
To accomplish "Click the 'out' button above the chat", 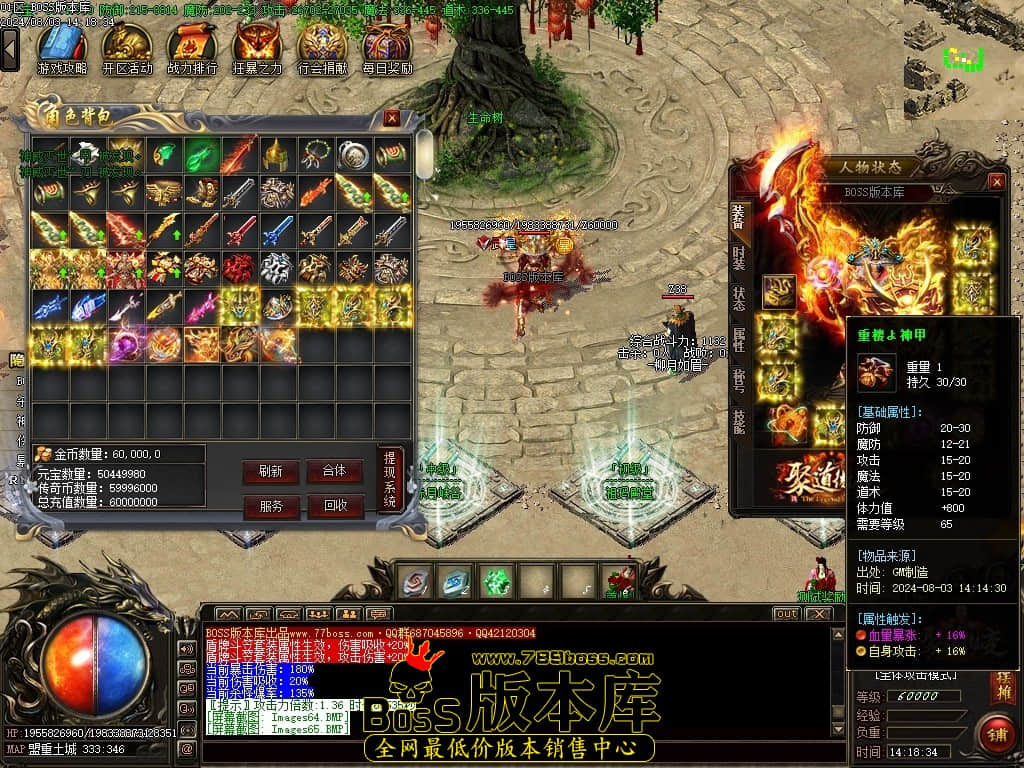I will (x=786, y=613).
